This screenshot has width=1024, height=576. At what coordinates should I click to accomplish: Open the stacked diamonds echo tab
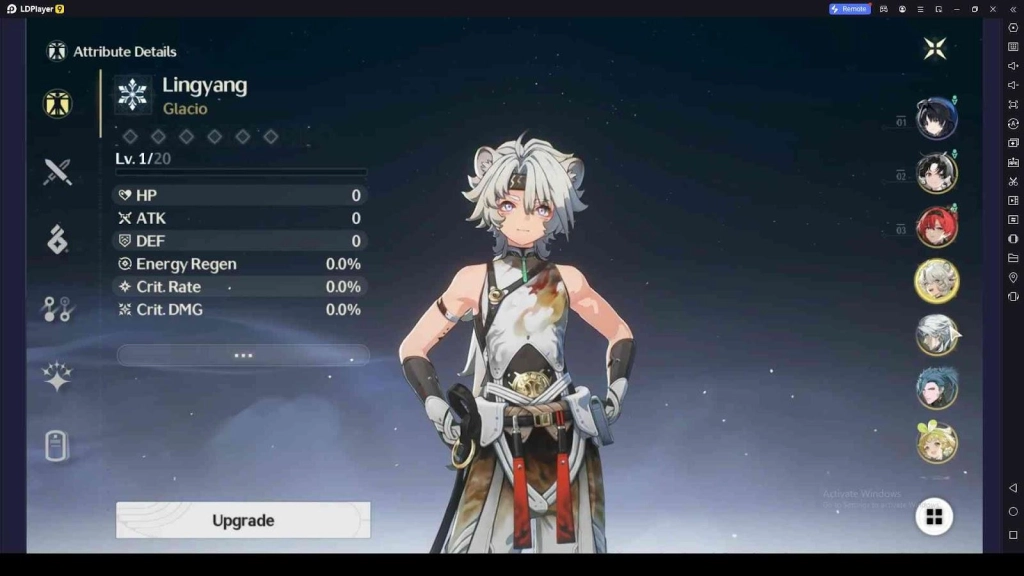point(57,240)
